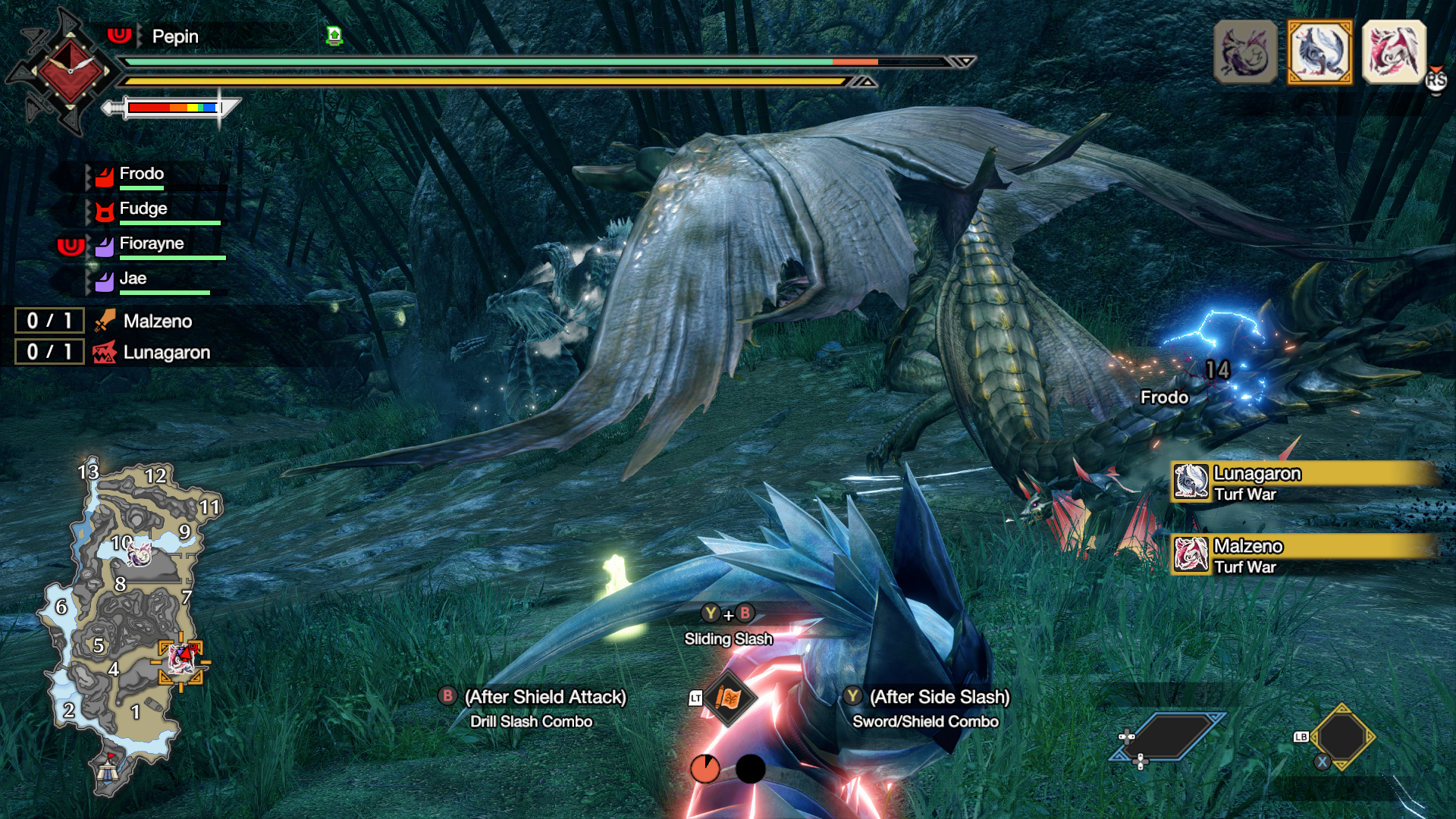
Task: Select the greyed-out purple monster icon
Action: (x=1245, y=52)
